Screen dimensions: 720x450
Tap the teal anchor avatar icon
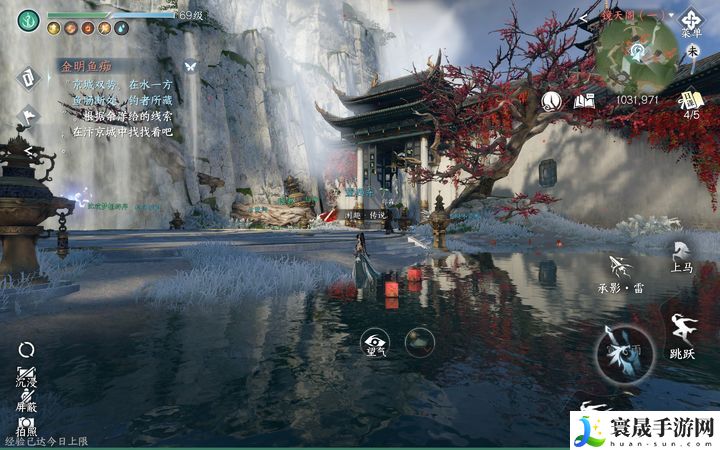[x=28, y=18]
